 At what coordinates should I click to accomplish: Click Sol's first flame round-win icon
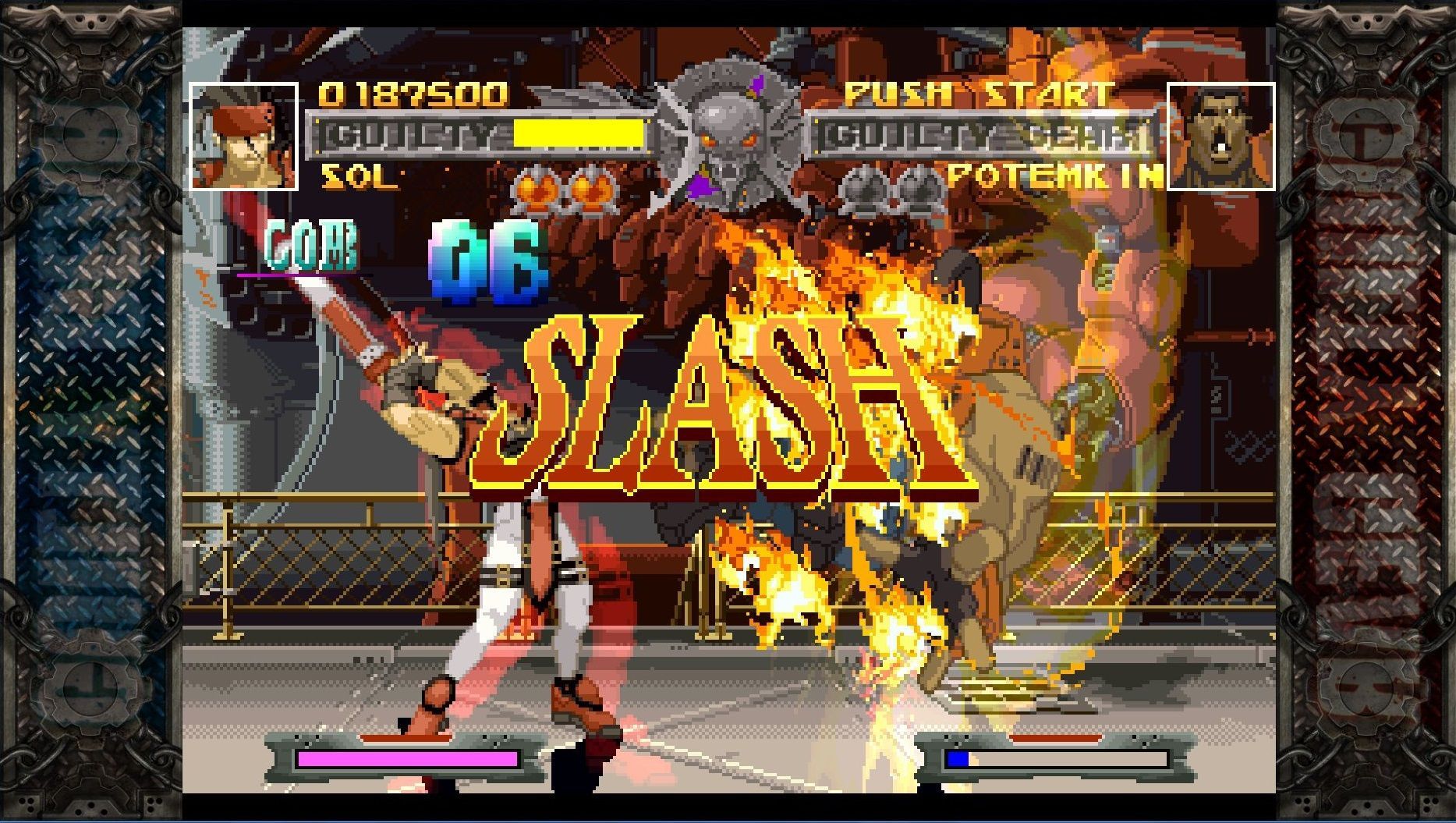(x=536, y=187)
